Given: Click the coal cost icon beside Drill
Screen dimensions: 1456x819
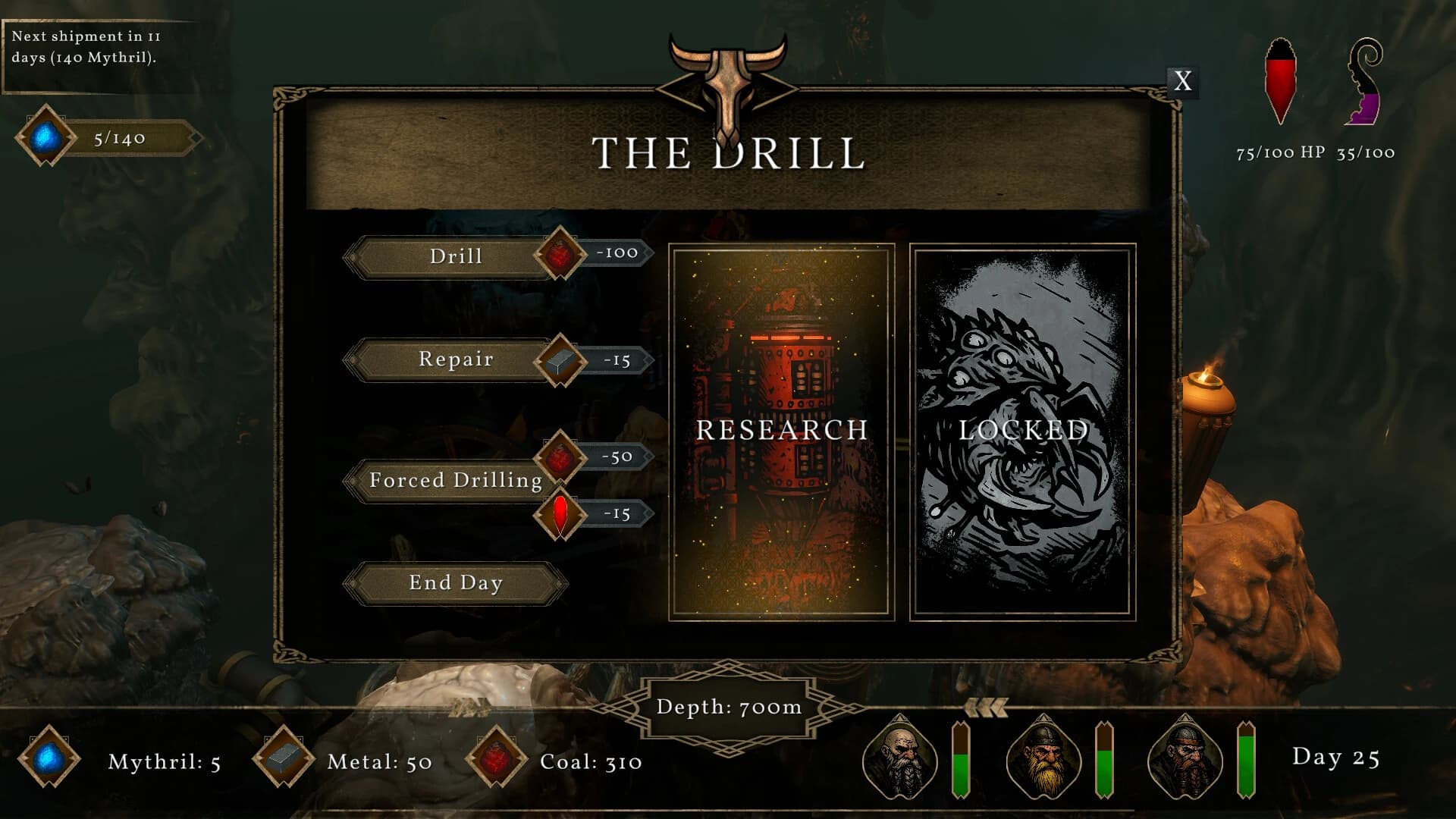Looking at the screenshot, I should [x=559, y=256].
